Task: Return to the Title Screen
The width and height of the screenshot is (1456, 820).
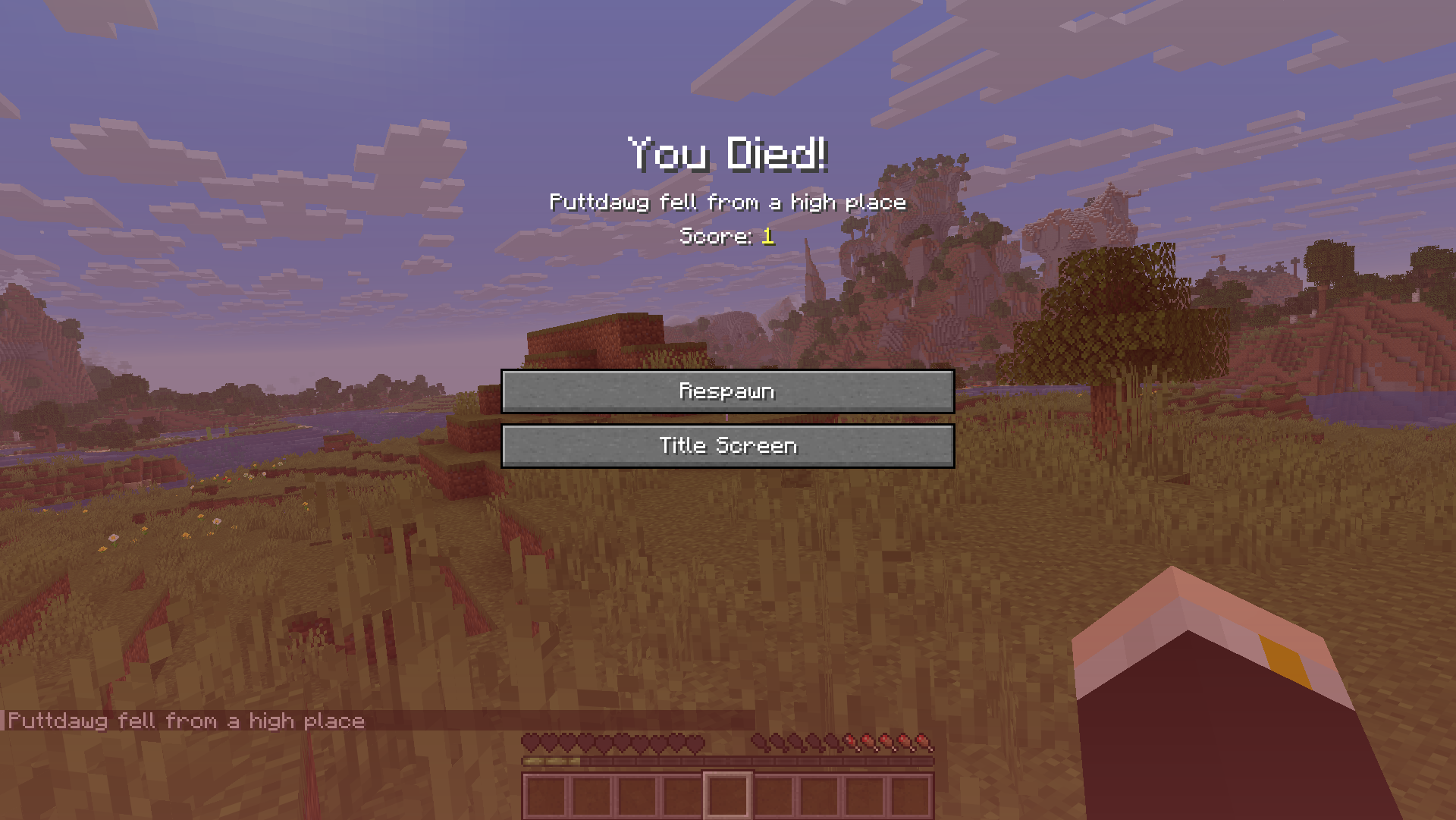Action: click(727, 446)
